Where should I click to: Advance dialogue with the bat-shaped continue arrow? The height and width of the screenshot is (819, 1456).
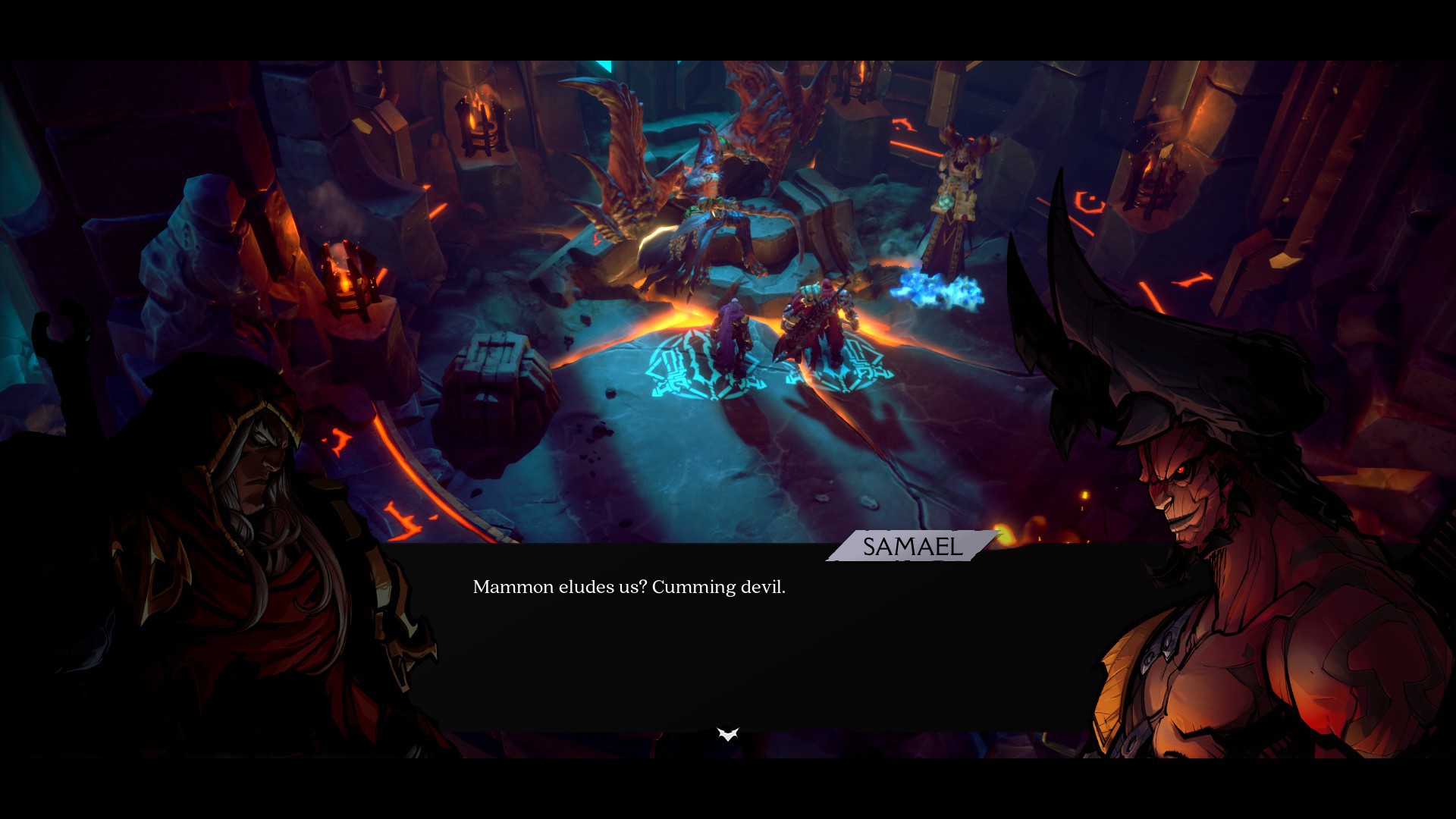click(x=728, y=734)
